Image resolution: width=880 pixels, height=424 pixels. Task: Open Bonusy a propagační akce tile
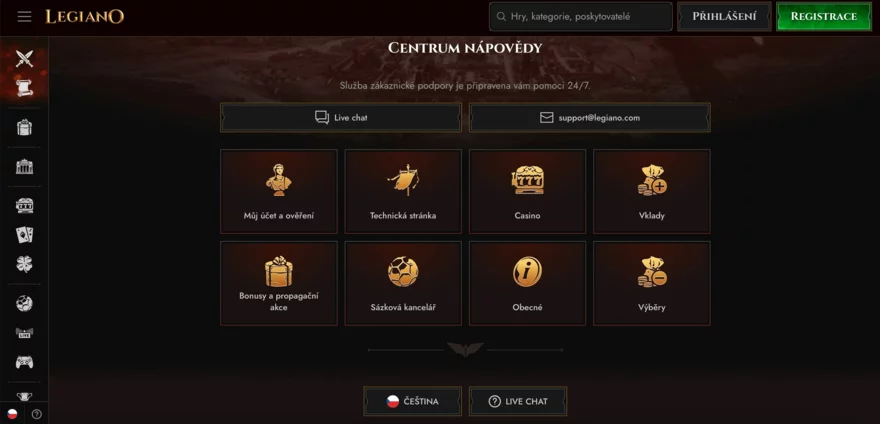(278, 283)
